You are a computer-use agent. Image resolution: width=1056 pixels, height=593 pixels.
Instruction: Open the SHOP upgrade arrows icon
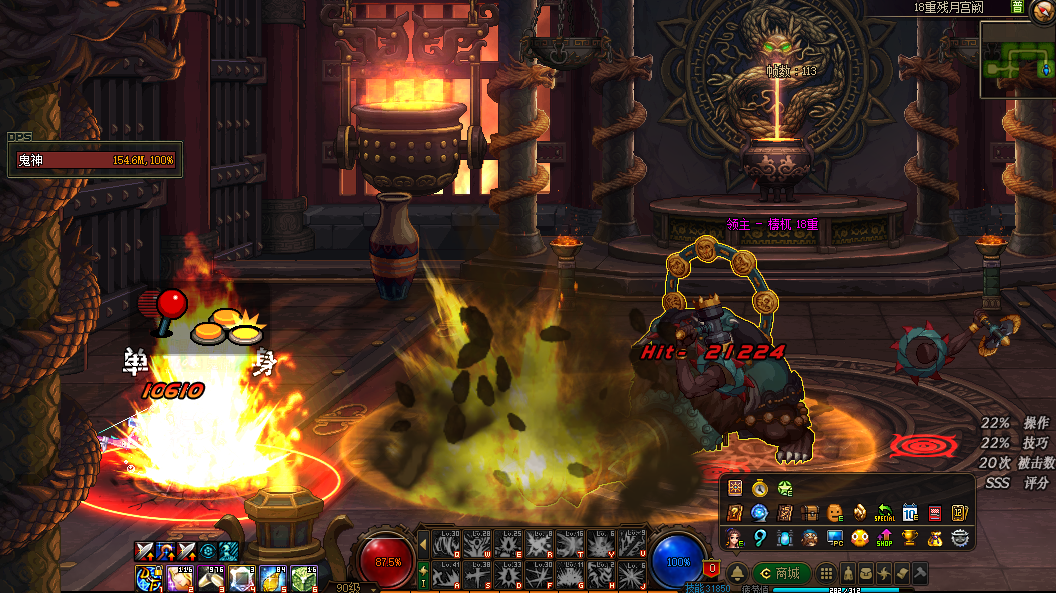pos(884,538)
